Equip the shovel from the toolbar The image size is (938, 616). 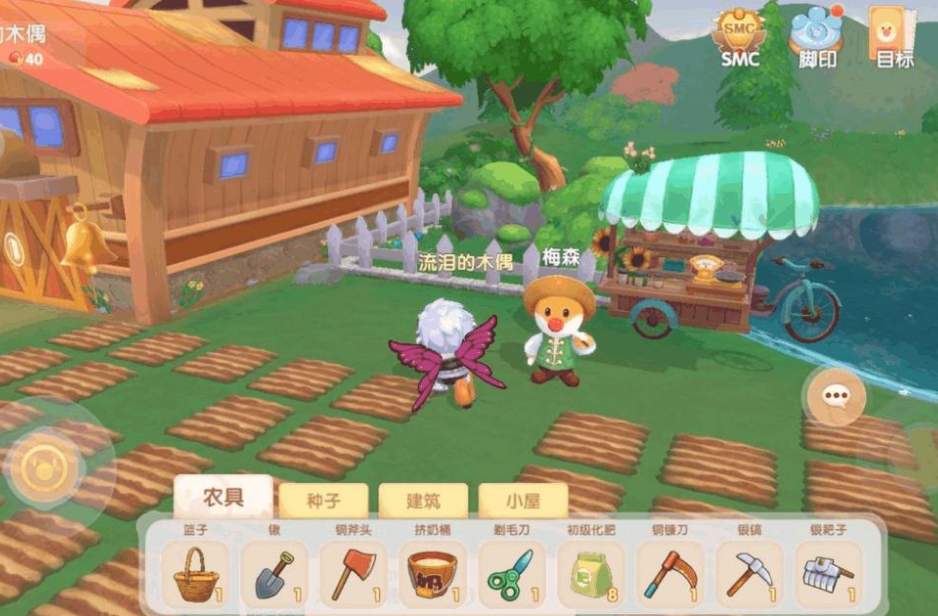[274, 574]
